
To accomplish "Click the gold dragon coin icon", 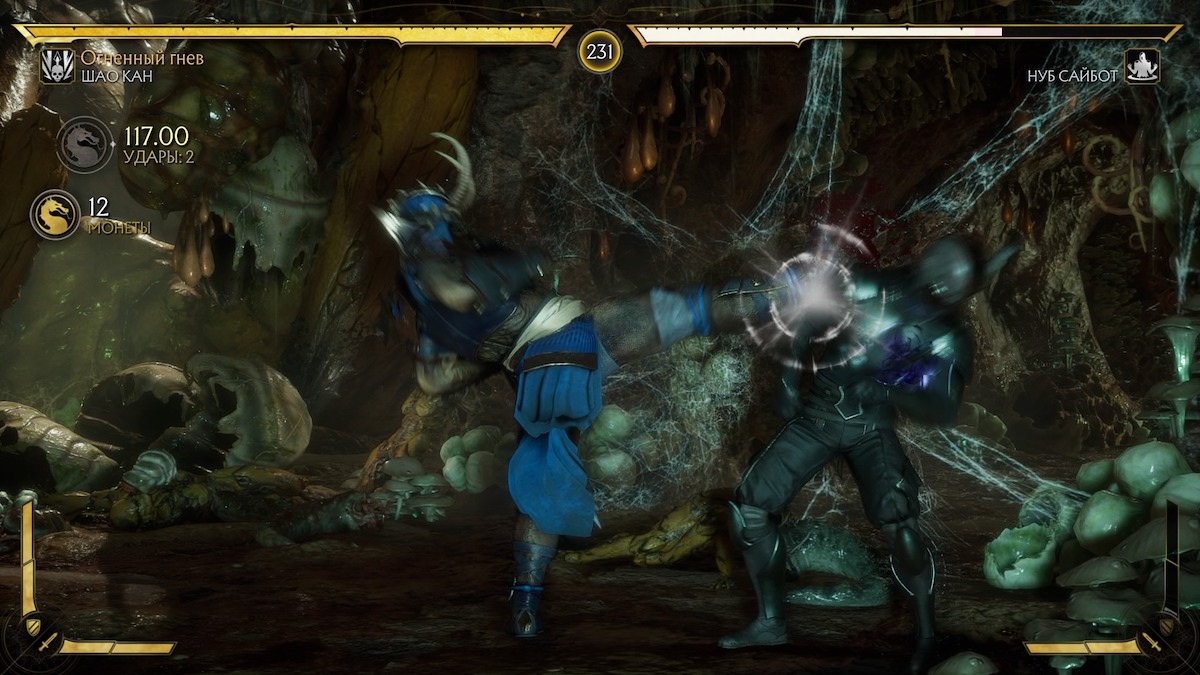I will (55, 214).
